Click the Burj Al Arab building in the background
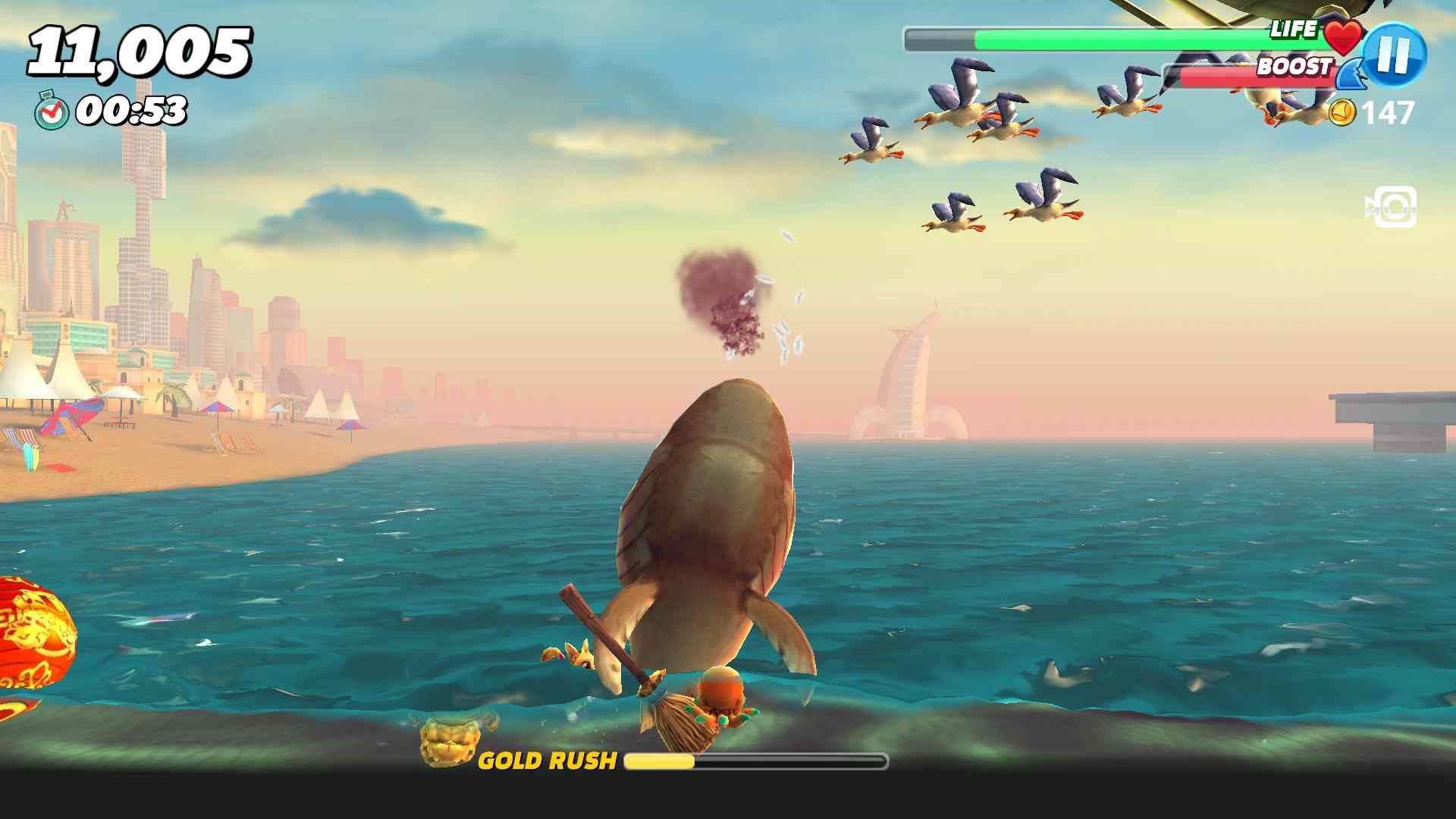The height and width of the screenshot is (819, 1456). coord(910,379)
